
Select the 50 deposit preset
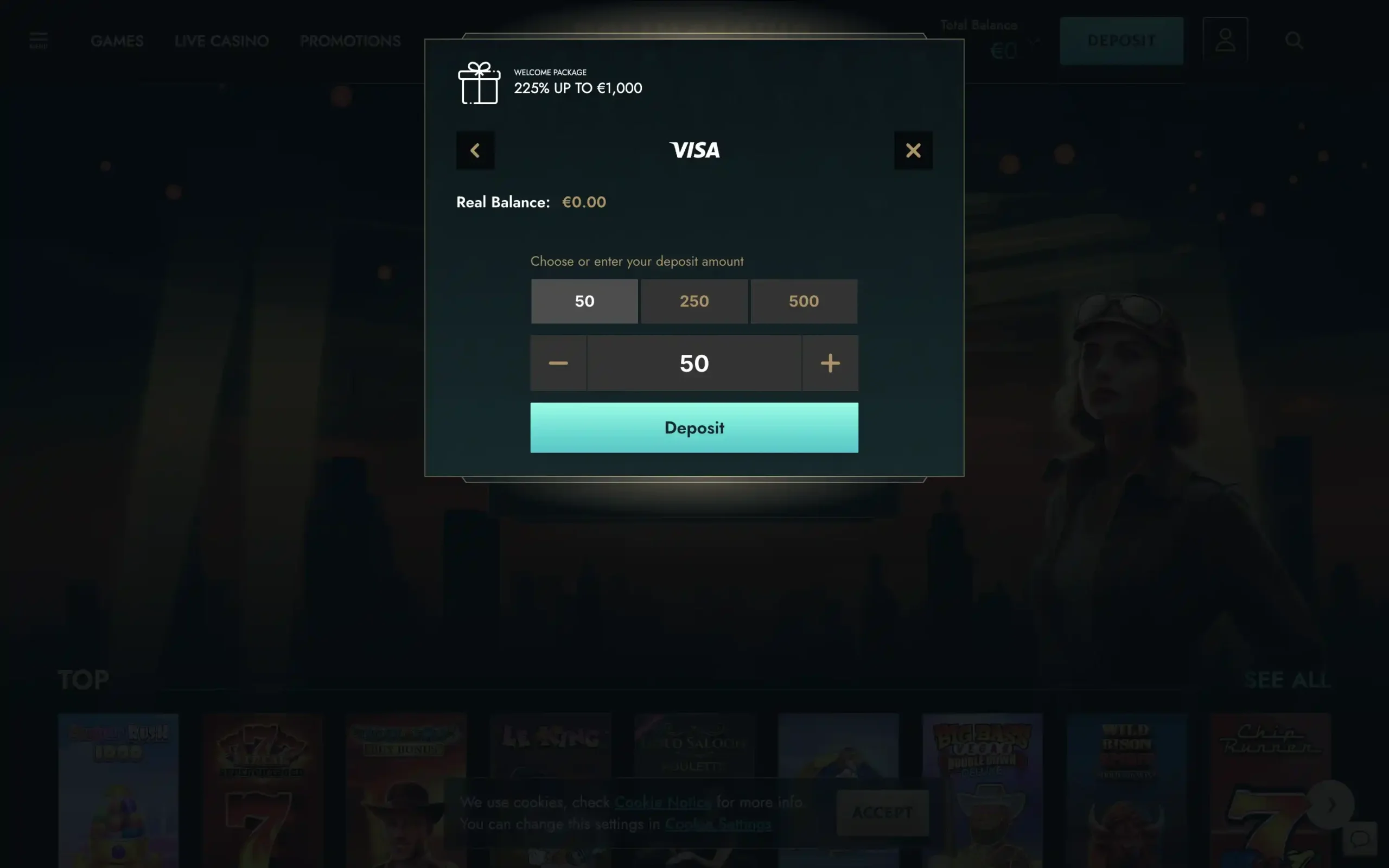[584, 301]
